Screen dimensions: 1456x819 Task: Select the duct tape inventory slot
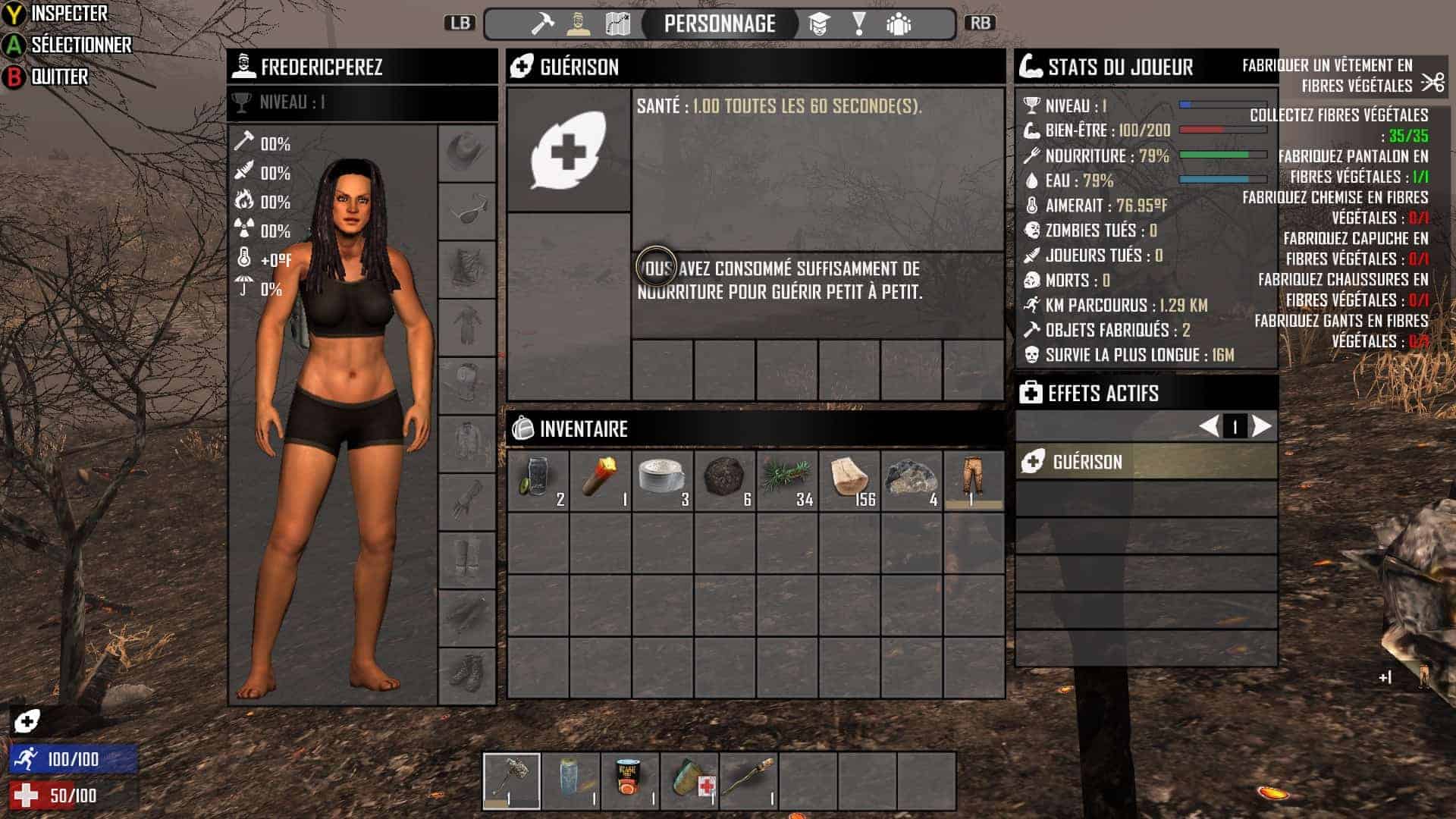[x=663, y=481]
